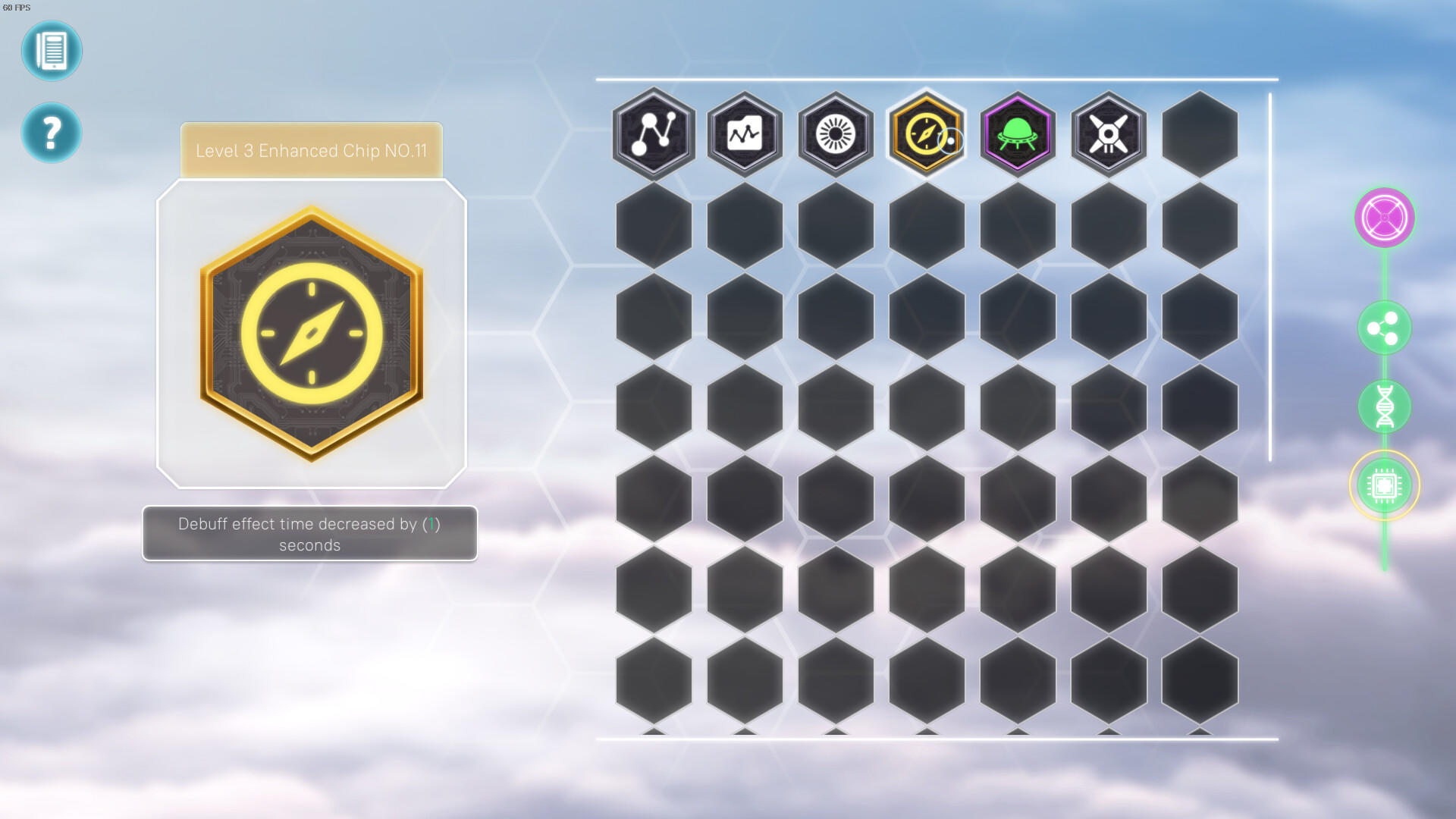The image size is (1456, 819).
Task: Click the small blue cursor ring on the compass chip
Action: pos(950,141)
